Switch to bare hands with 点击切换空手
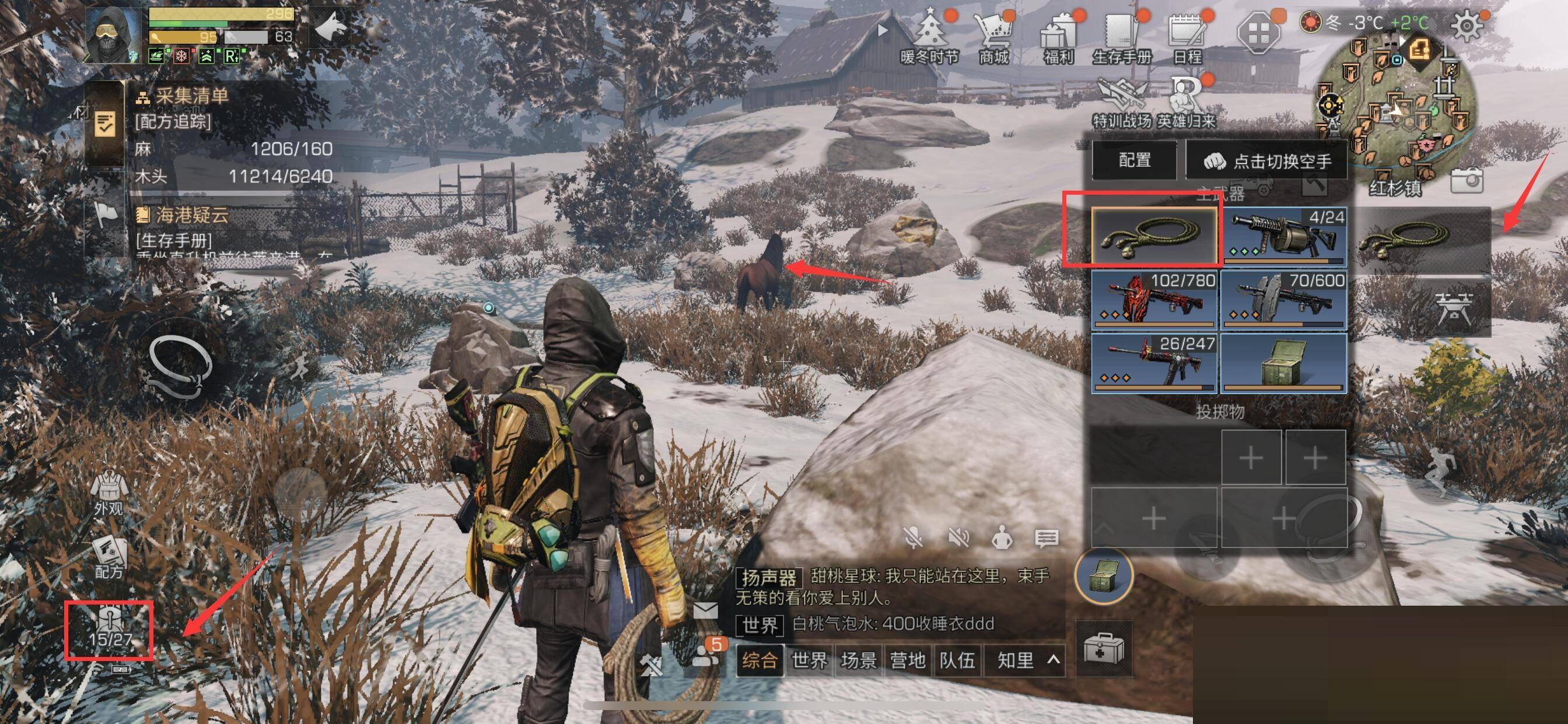Viewport: 1568px width, 724px height. tap(1268, 161)
